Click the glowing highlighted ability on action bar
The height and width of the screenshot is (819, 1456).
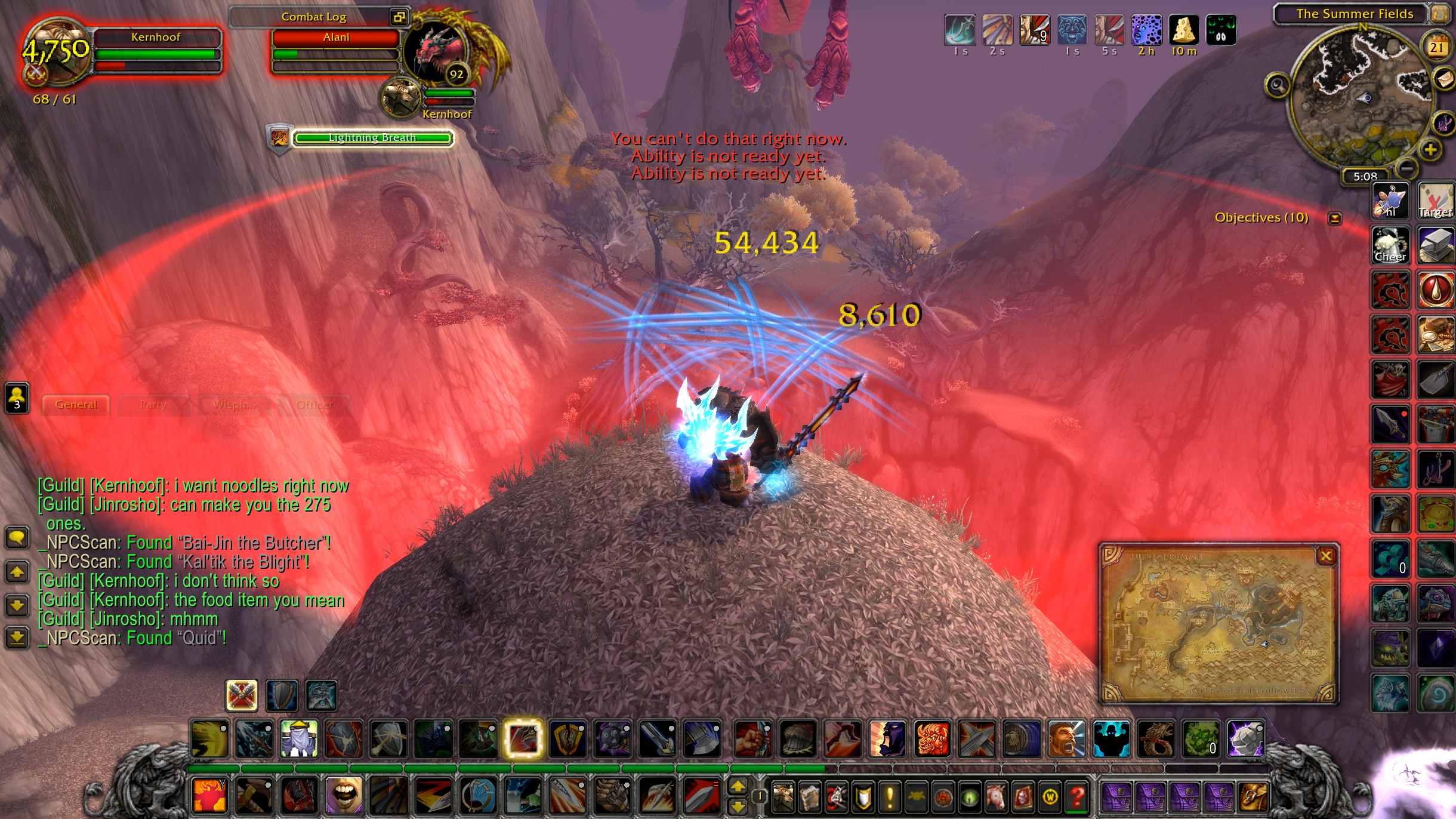[523, 738]
